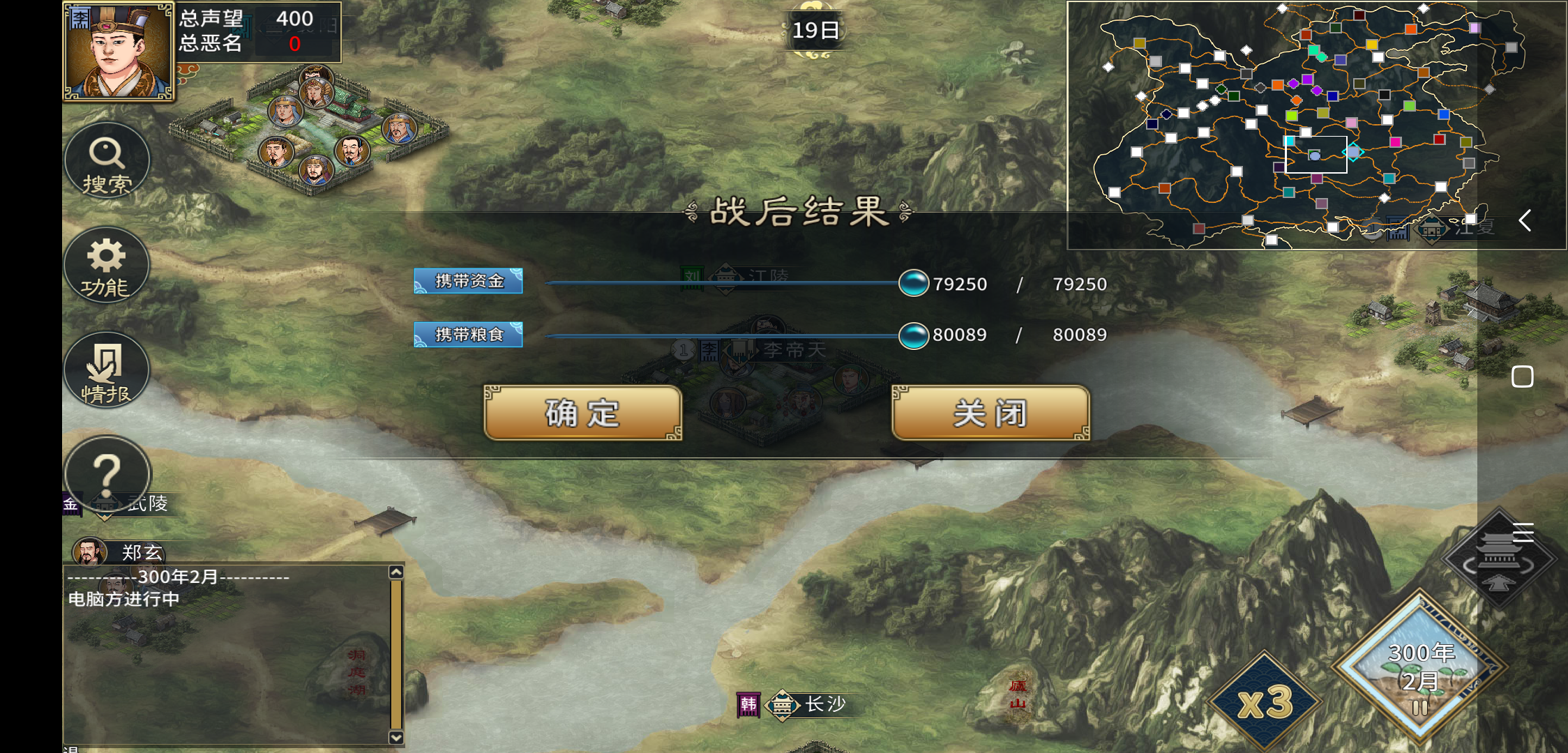Screen dimensions: 1568x753
Task: Tap the Android back arrow
Action: coord(1525,221)
